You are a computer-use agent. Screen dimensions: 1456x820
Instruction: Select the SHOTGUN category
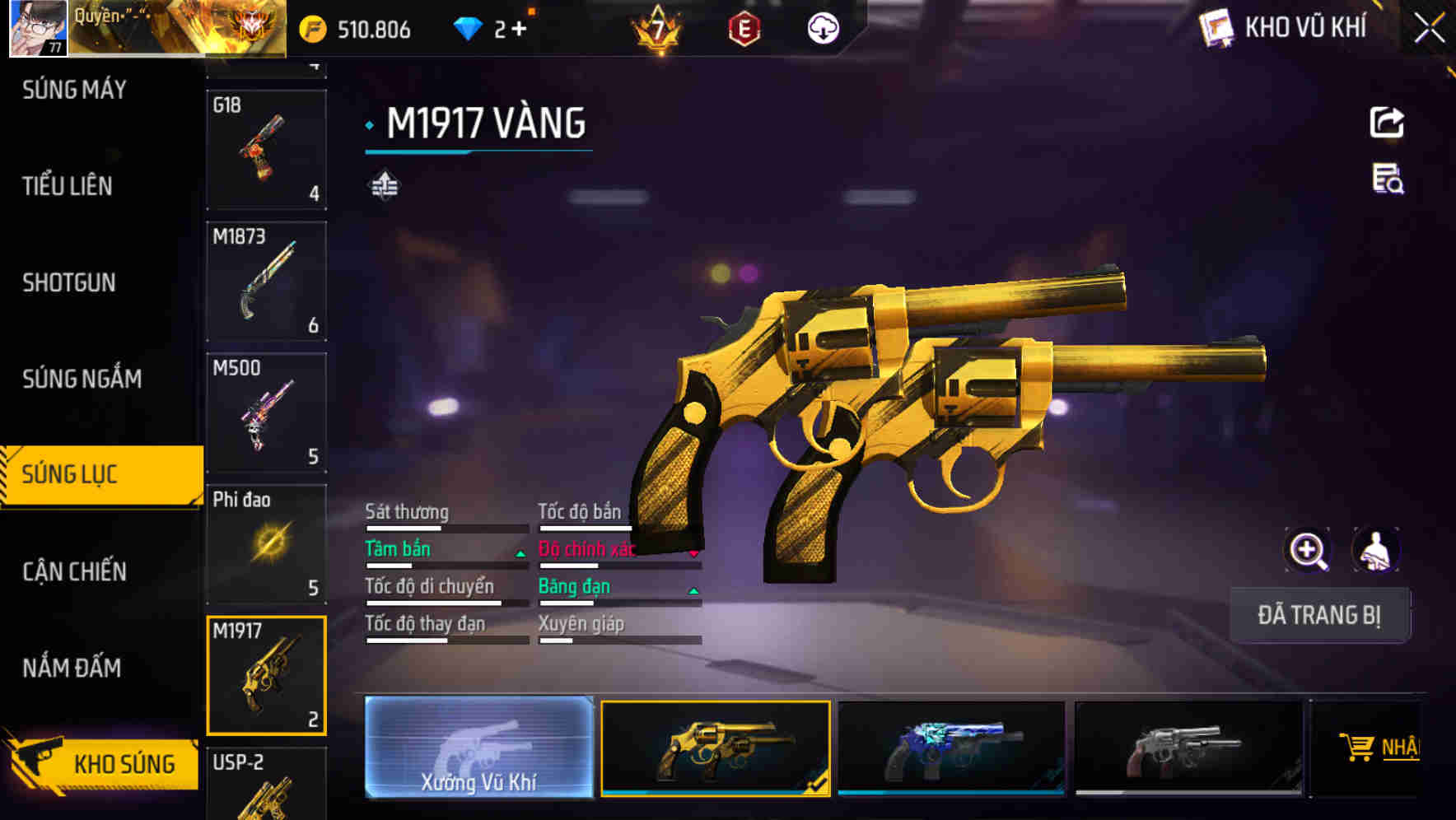tap(69, 282)
